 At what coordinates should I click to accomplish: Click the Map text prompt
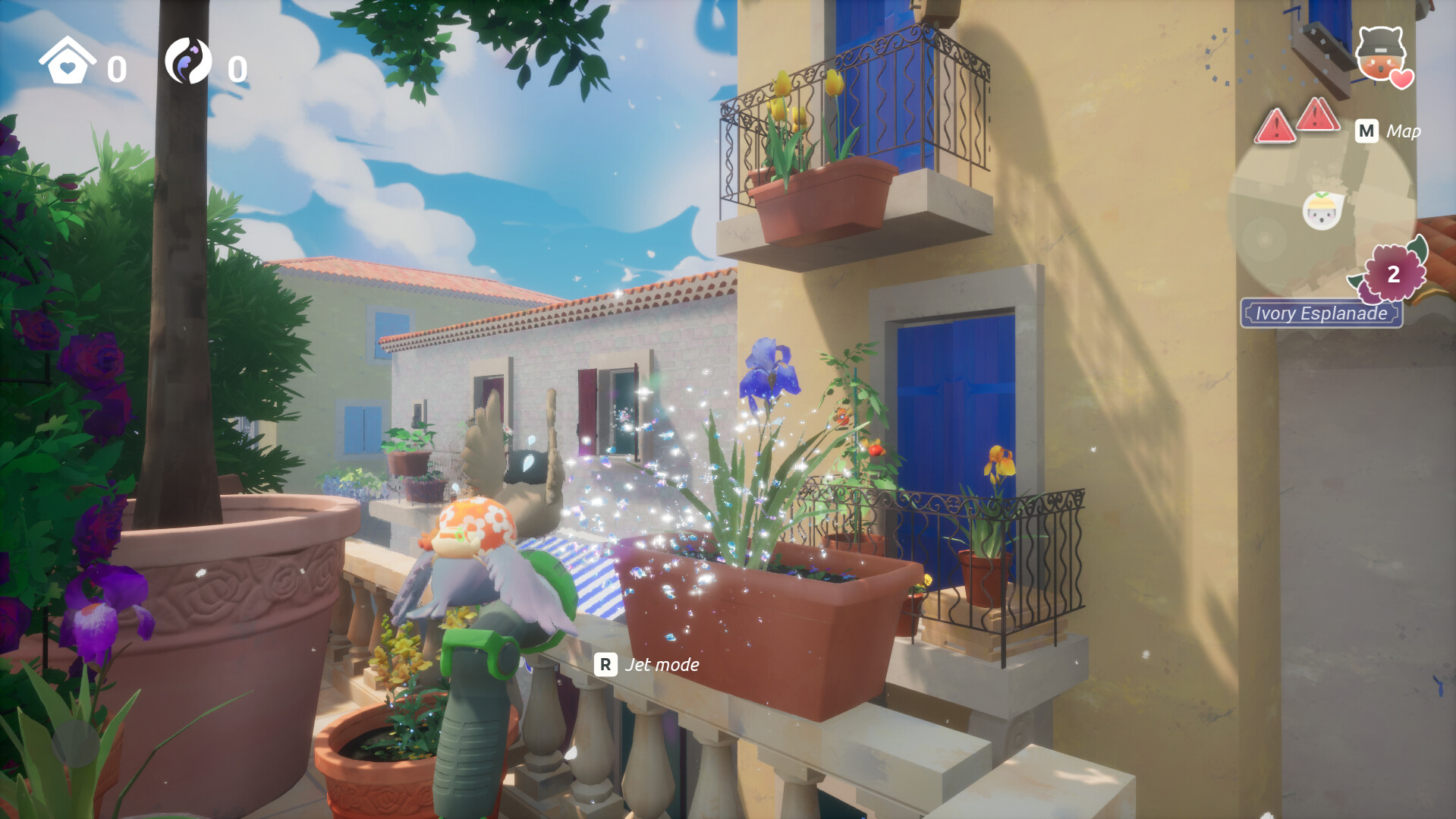(x=1404, y=131)
